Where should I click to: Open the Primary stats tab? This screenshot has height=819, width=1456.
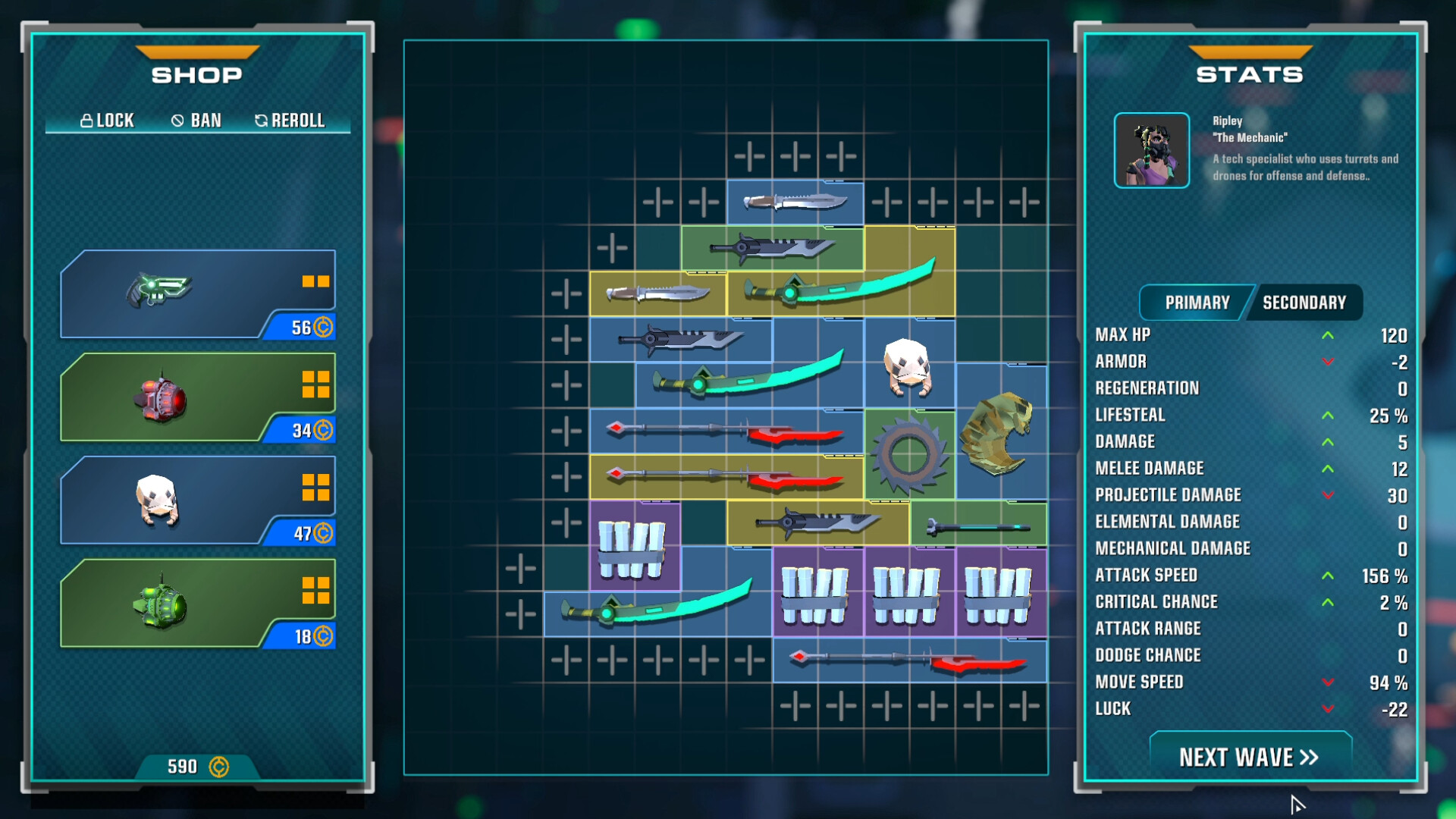(1195, 302)
